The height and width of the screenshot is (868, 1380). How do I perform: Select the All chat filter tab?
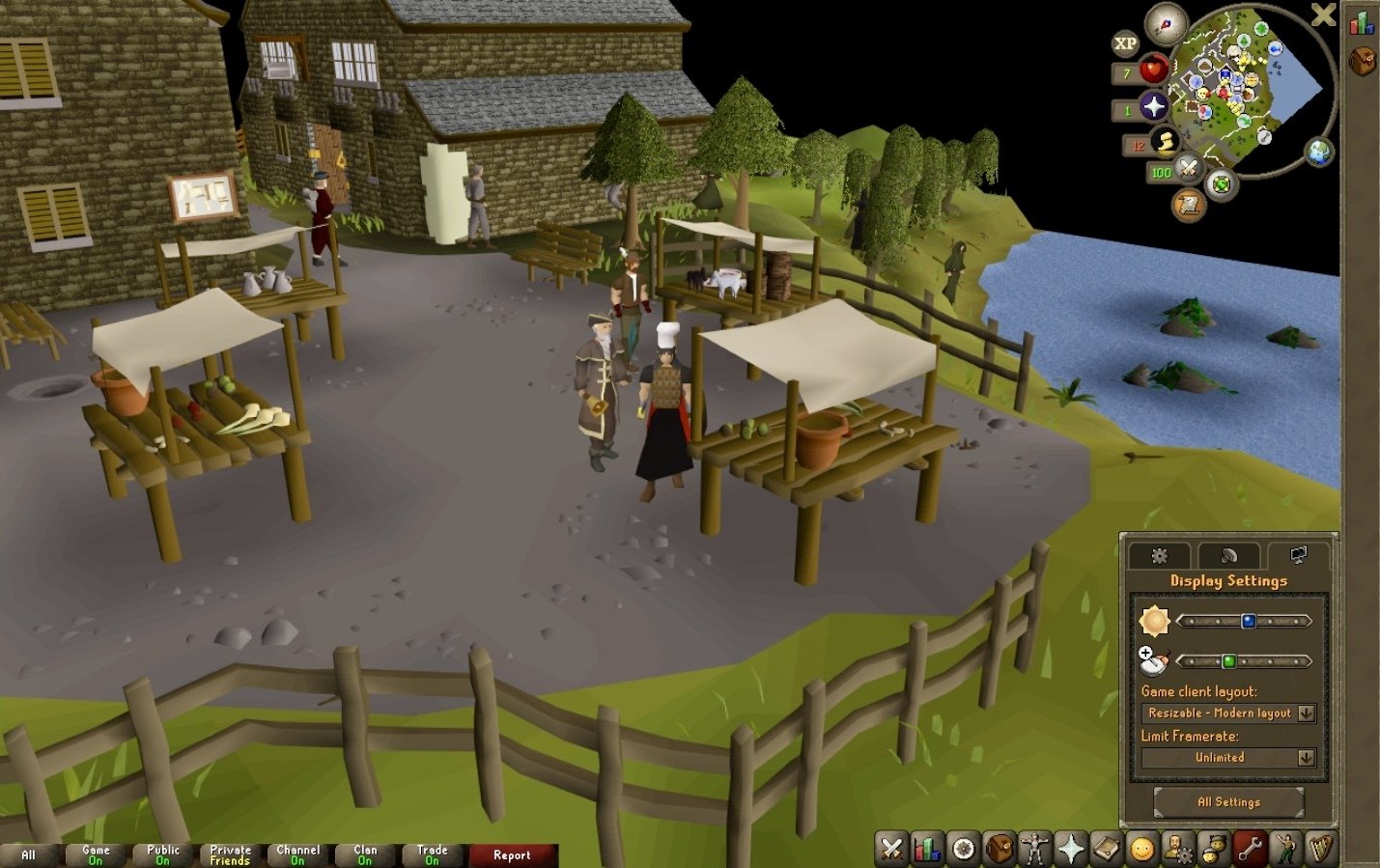tap(28, 854)
